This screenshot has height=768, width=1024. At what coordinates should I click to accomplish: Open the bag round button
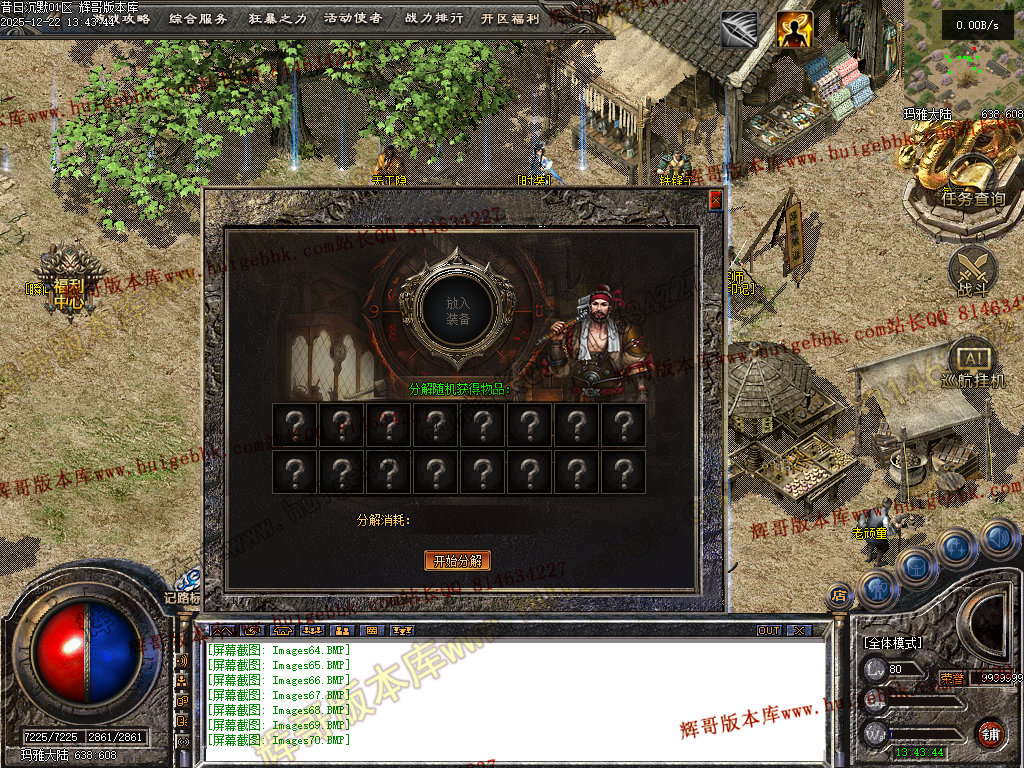click(917, 566)
